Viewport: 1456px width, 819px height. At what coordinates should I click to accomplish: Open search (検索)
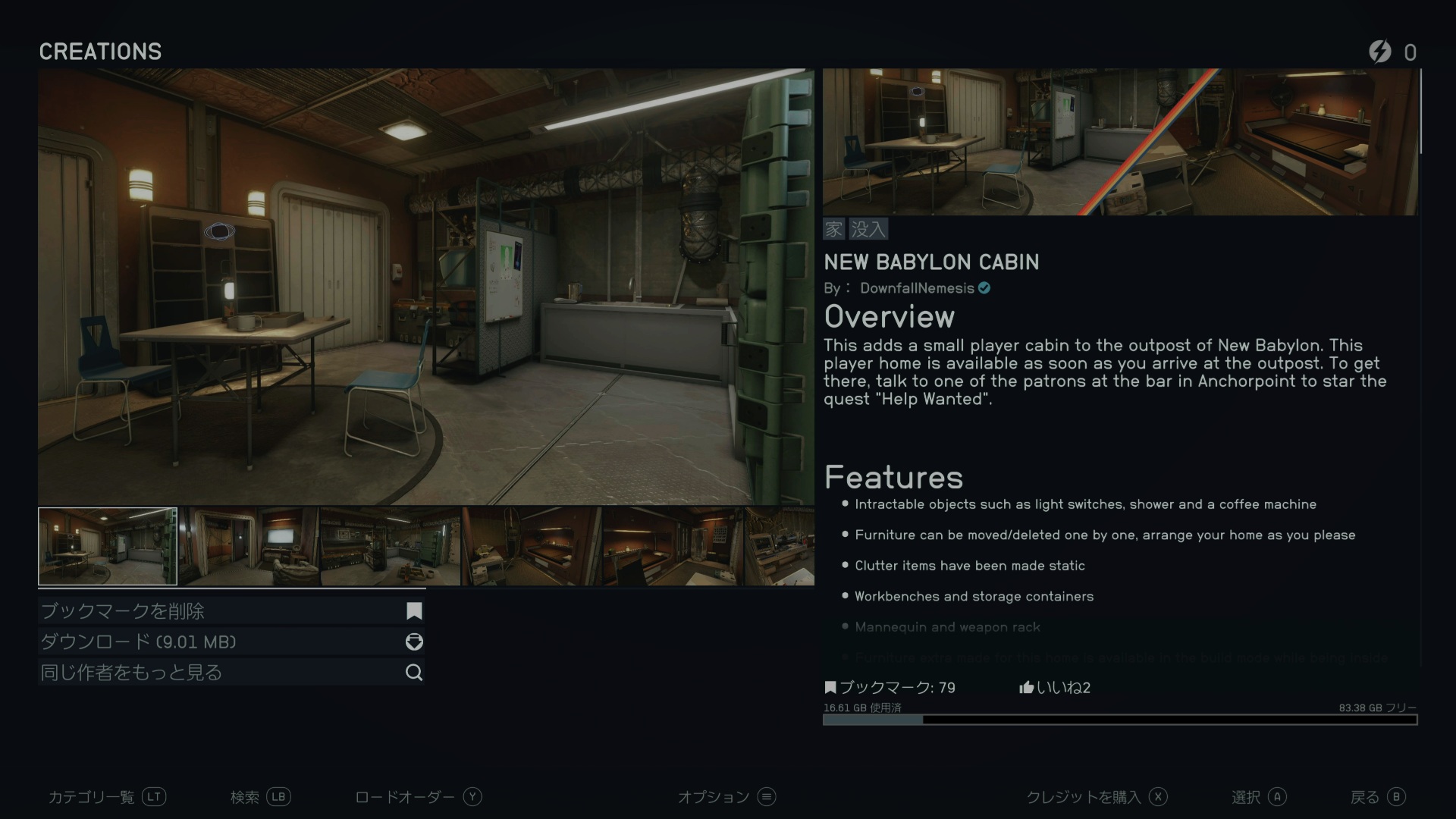point(260,797)
